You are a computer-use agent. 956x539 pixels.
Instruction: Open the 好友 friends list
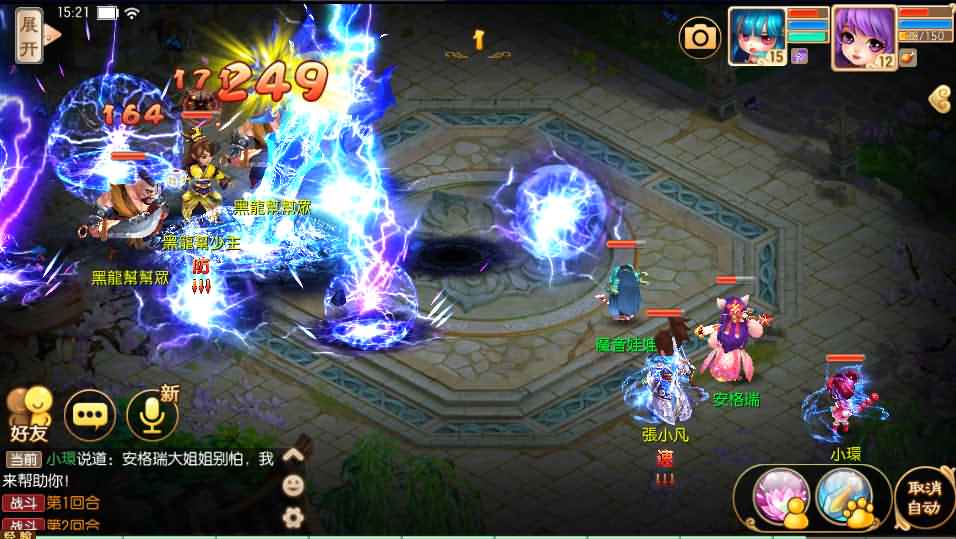point(30,414)
